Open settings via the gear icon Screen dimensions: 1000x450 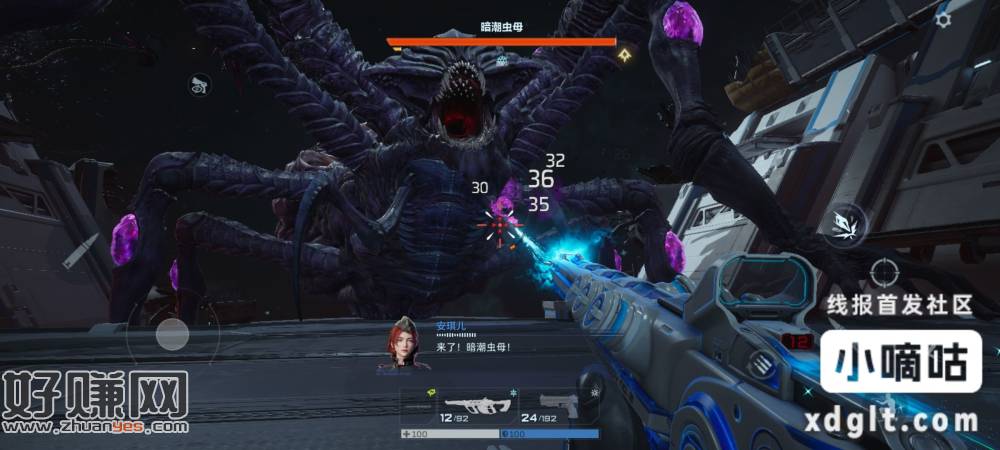pos(942,19)
